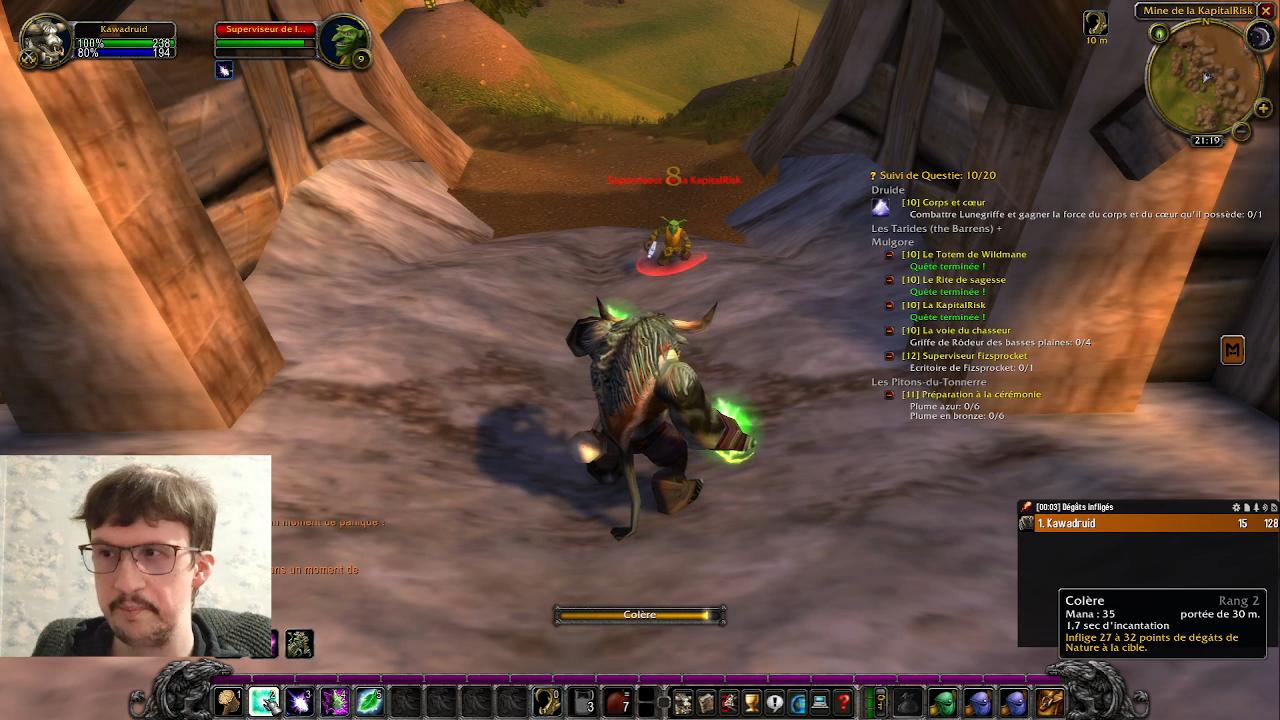Click the goblin target portrait
This screenshot has width=1280, height=720.
[x=345, y=42]
